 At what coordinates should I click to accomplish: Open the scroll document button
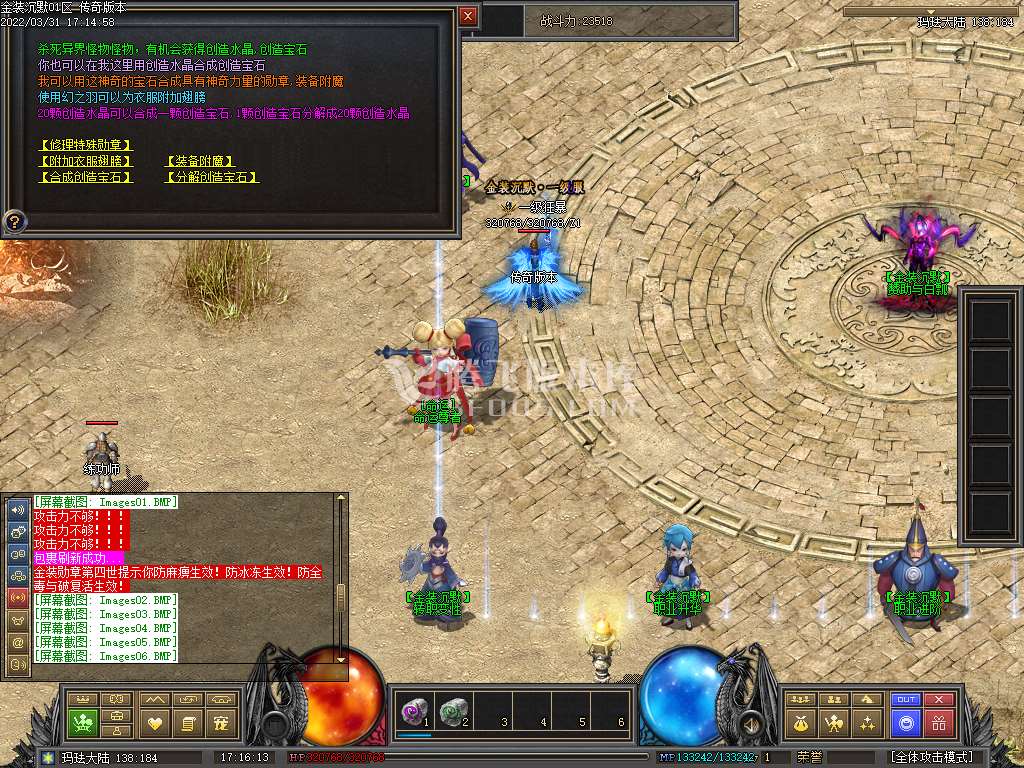[x=187, y=722]
